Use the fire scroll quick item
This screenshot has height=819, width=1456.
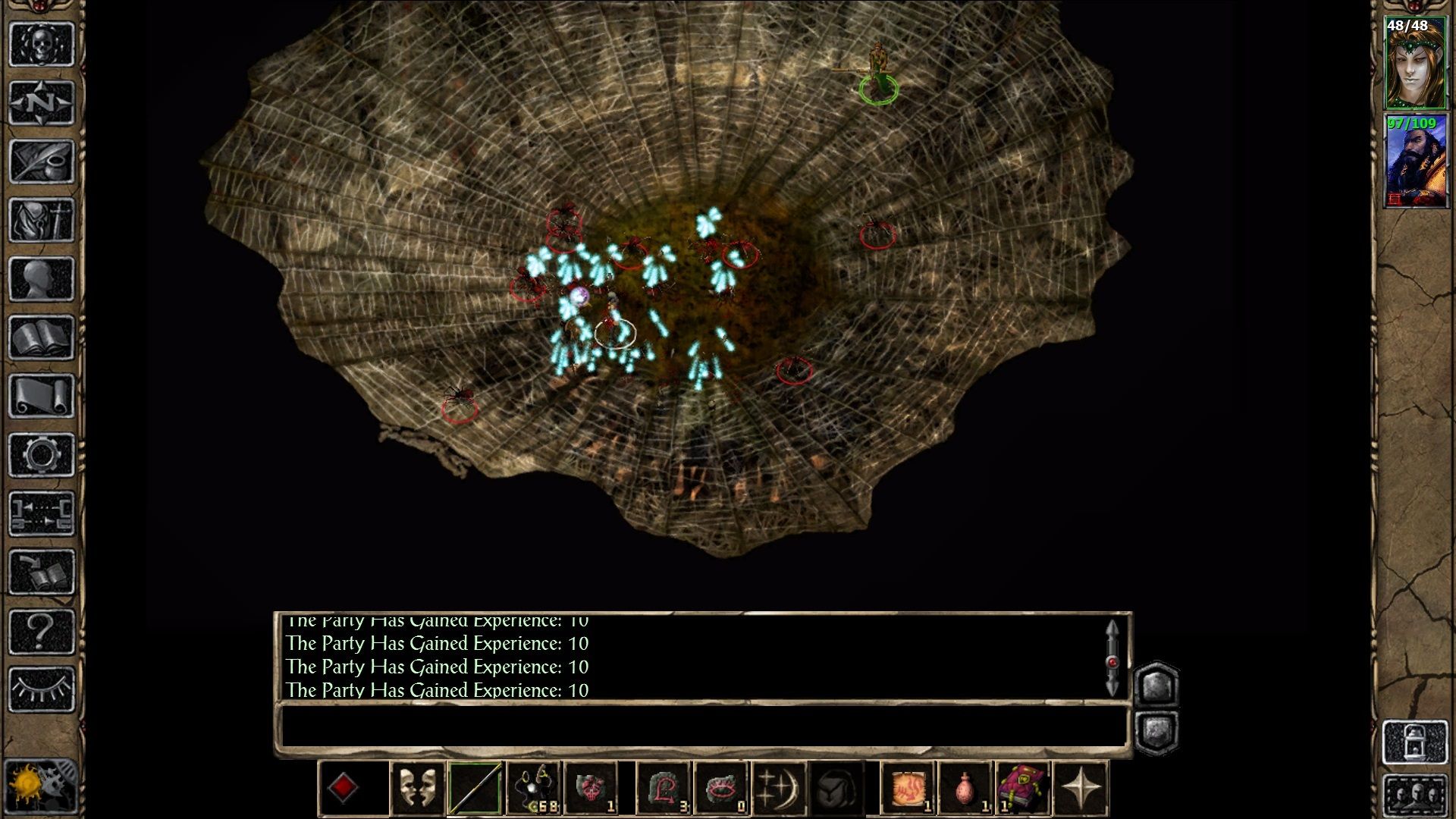907,789
